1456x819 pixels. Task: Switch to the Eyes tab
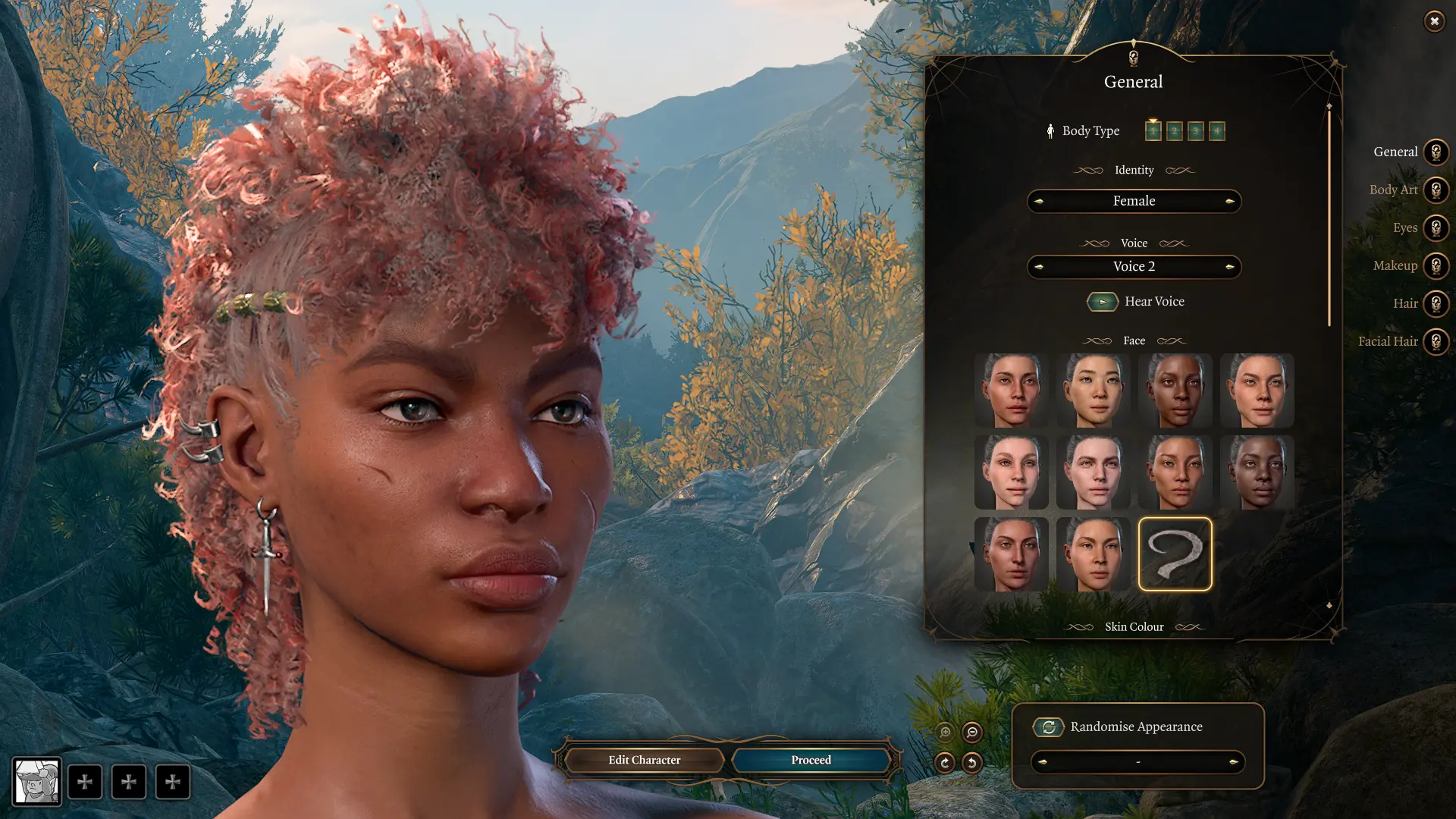[1436, 228]
